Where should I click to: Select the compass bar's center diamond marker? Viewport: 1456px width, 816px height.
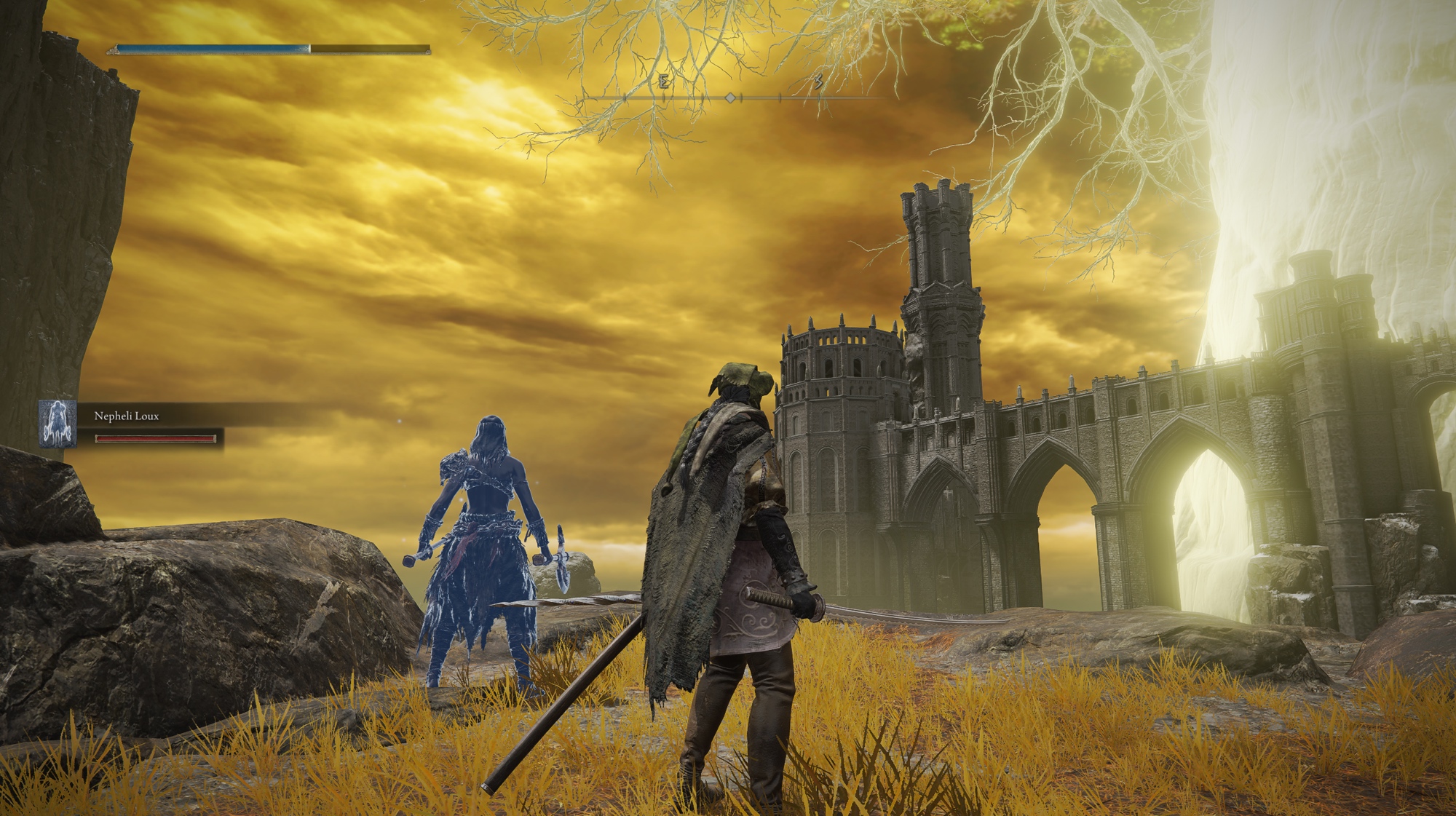click(x=730, y=98)
